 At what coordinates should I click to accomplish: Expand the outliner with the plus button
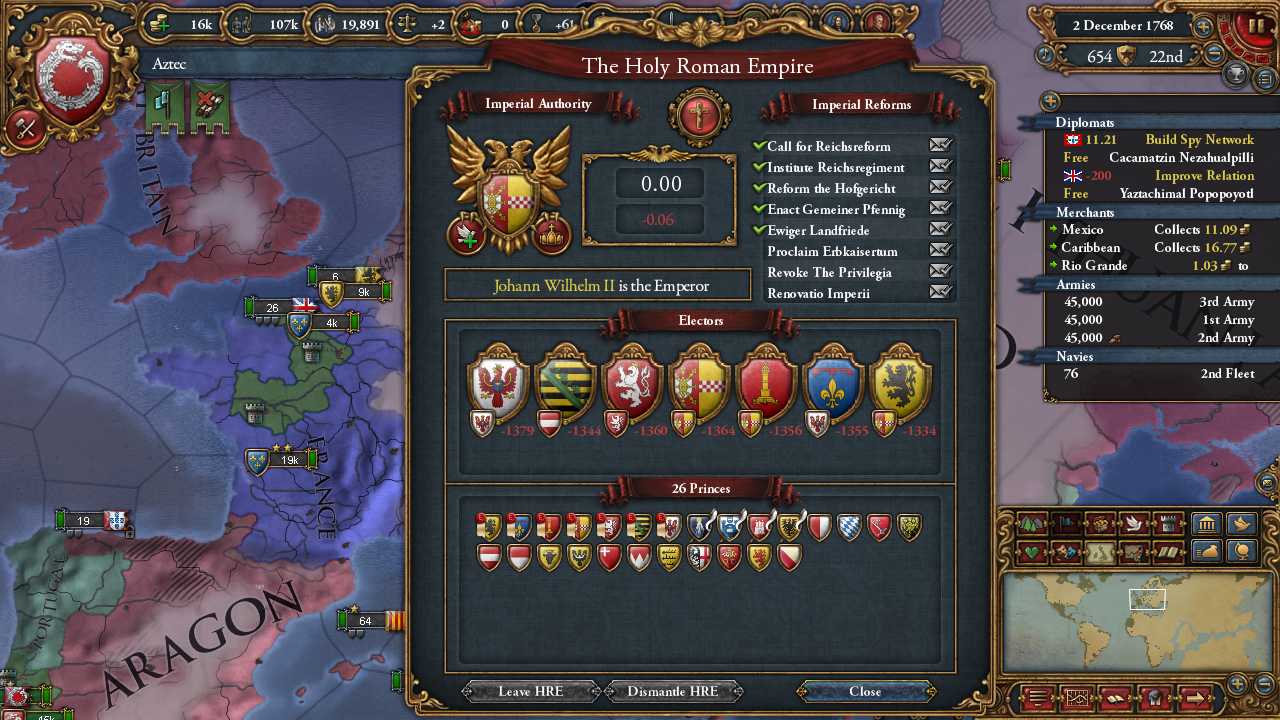pos(1048,101)
